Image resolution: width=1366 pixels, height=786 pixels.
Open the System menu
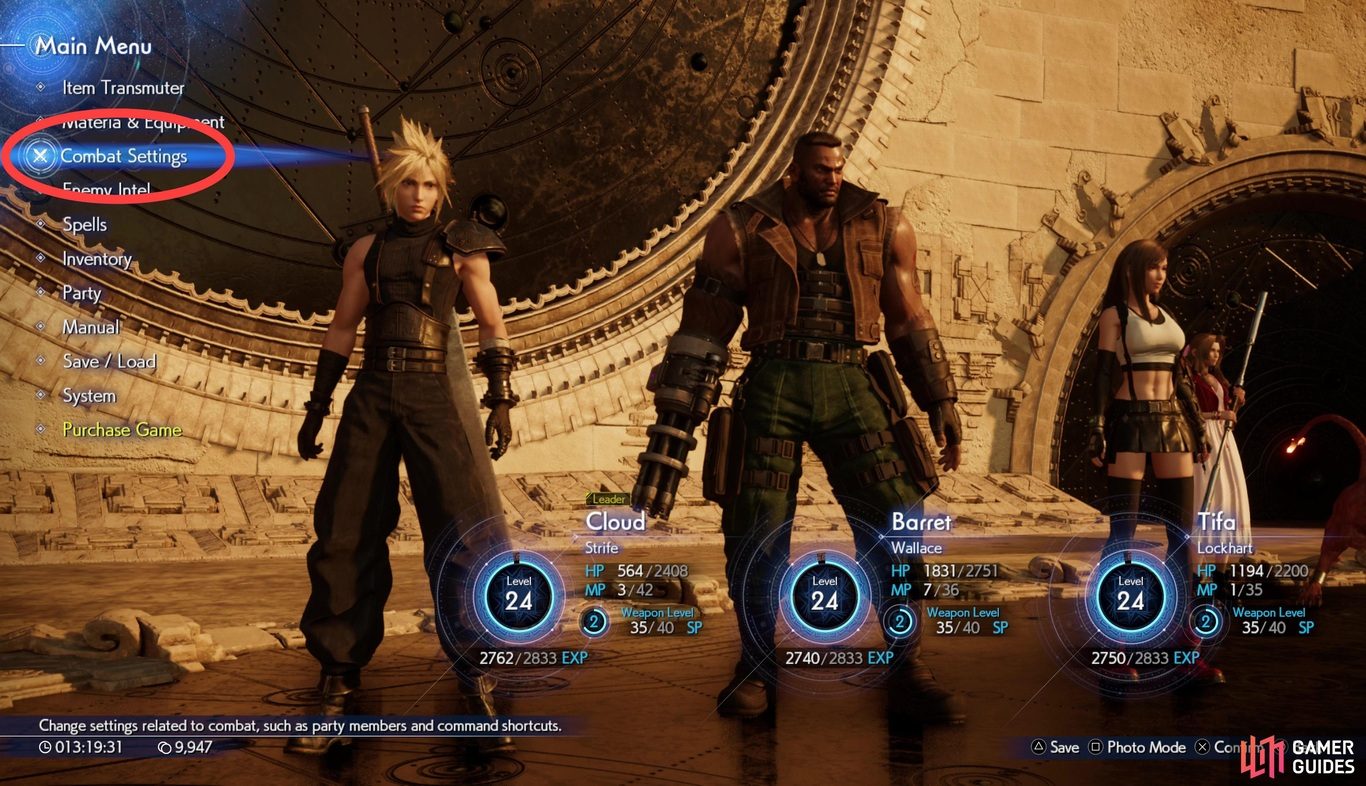(x=89, y=396)
